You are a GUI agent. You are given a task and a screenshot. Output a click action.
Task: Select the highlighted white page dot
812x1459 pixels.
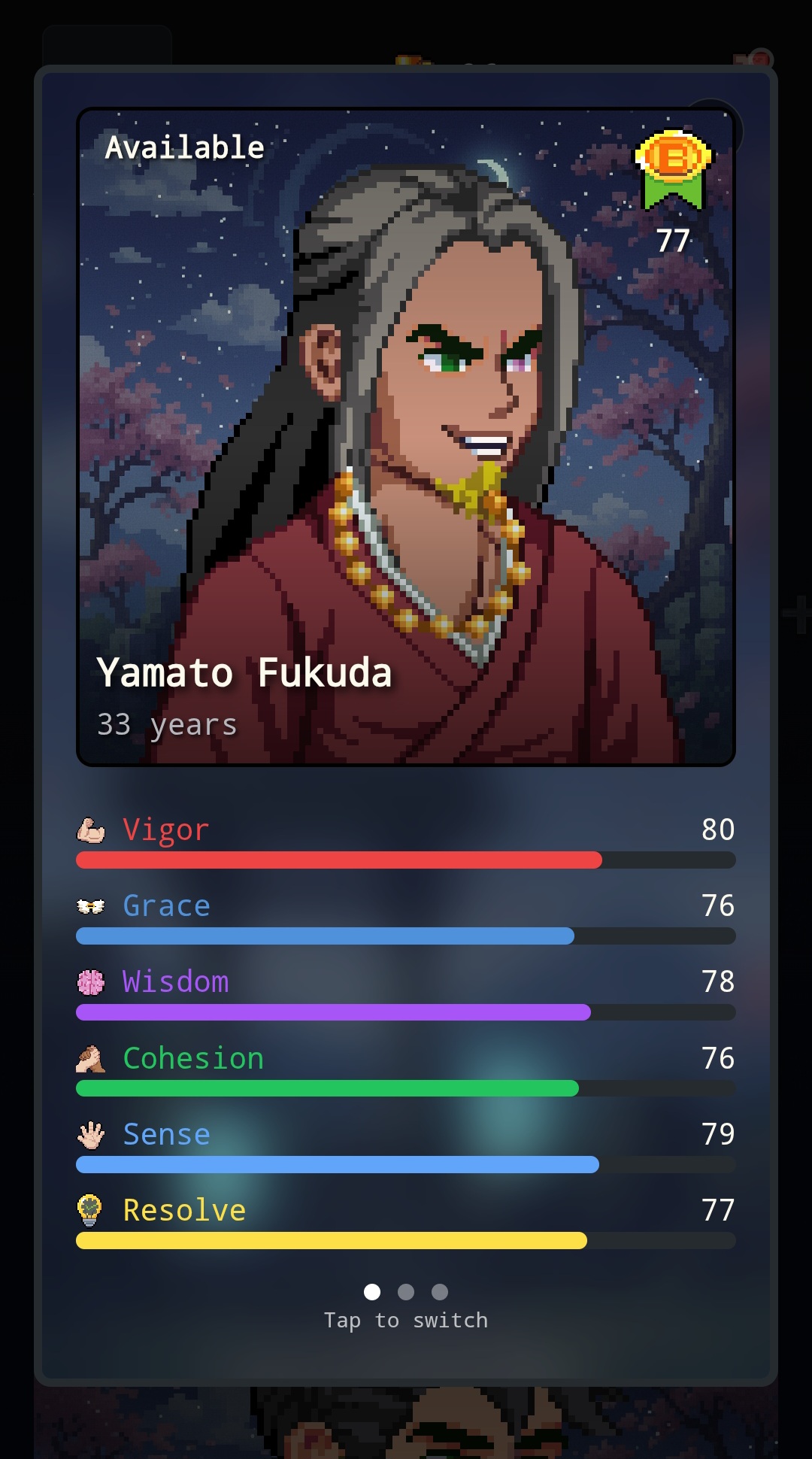tap(372, 1292)
